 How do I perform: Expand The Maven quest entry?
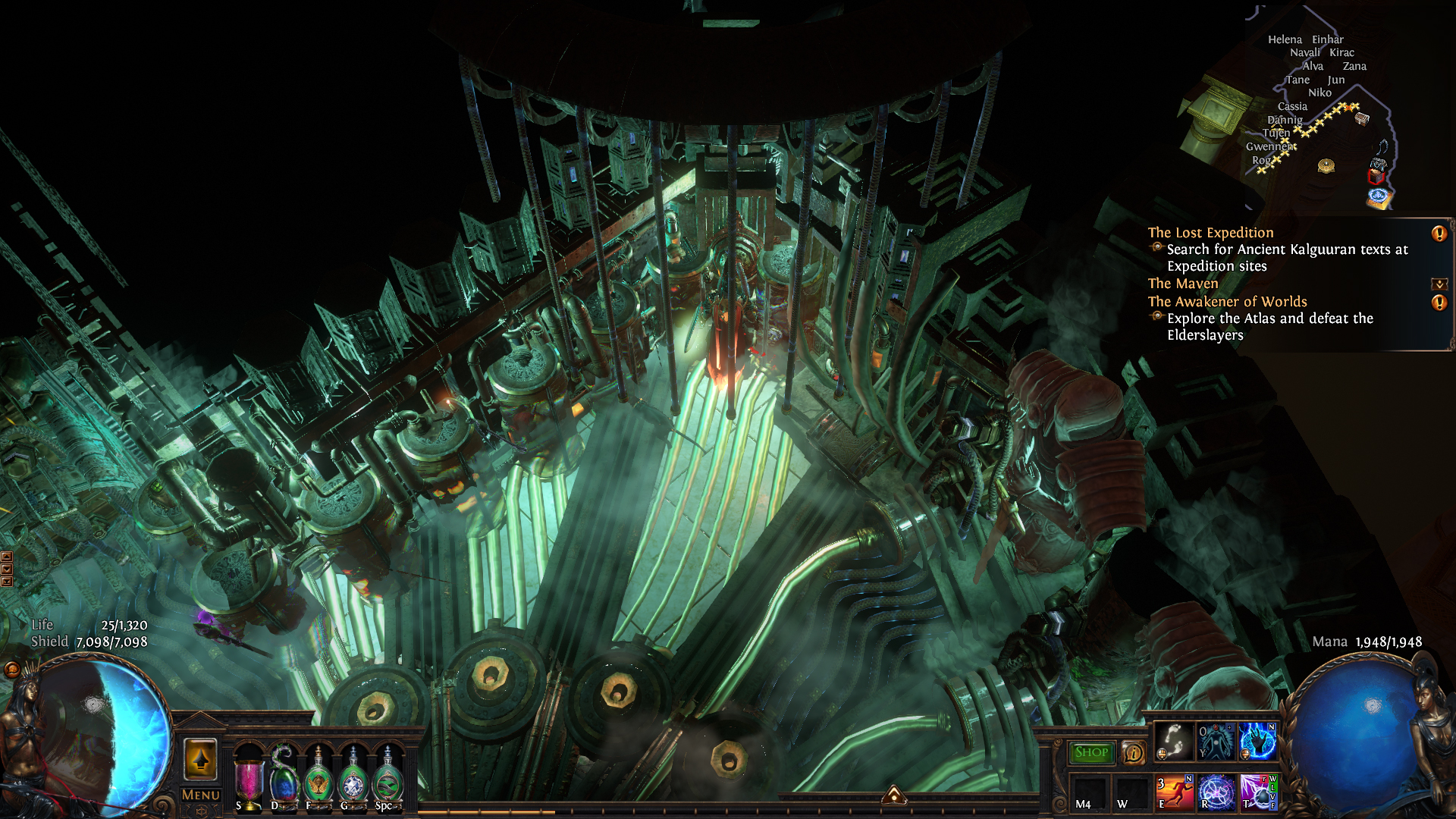[1439, 284]
